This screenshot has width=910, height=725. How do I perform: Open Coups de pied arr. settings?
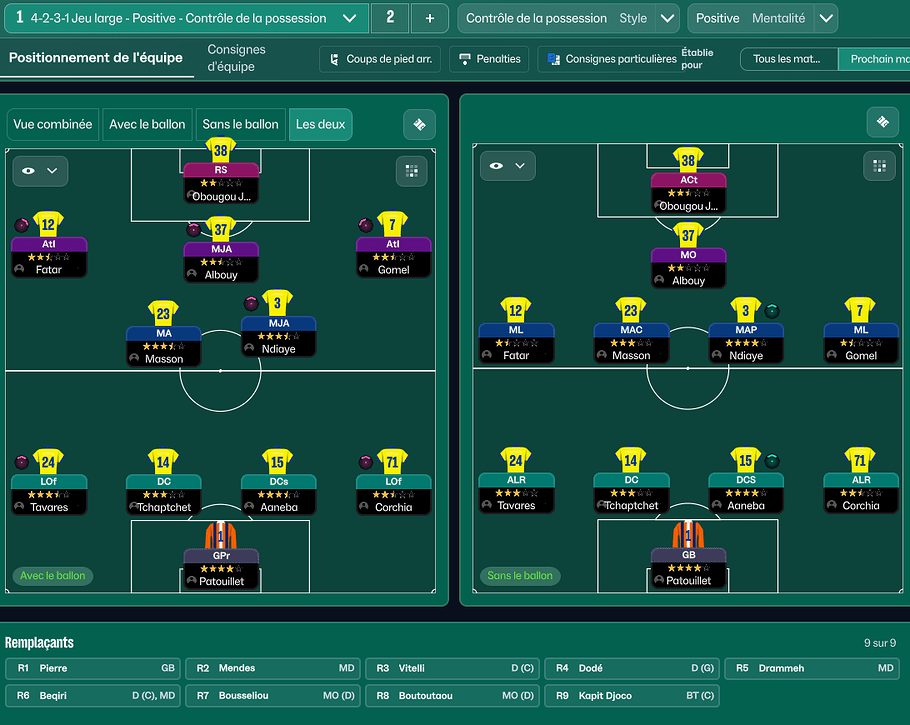point(380,59)
